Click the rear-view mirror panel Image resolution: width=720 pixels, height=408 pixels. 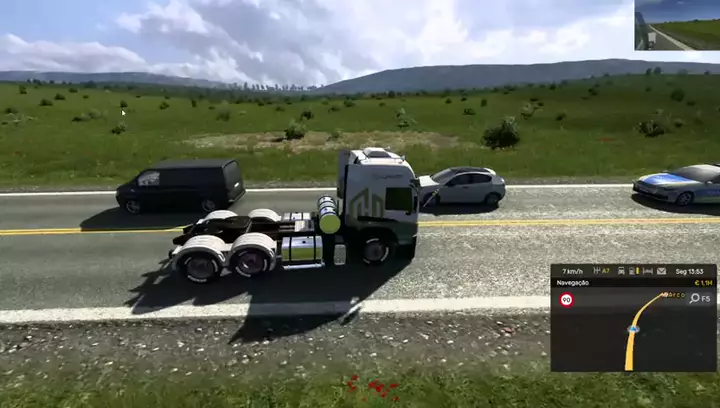[x=676, y=25]
